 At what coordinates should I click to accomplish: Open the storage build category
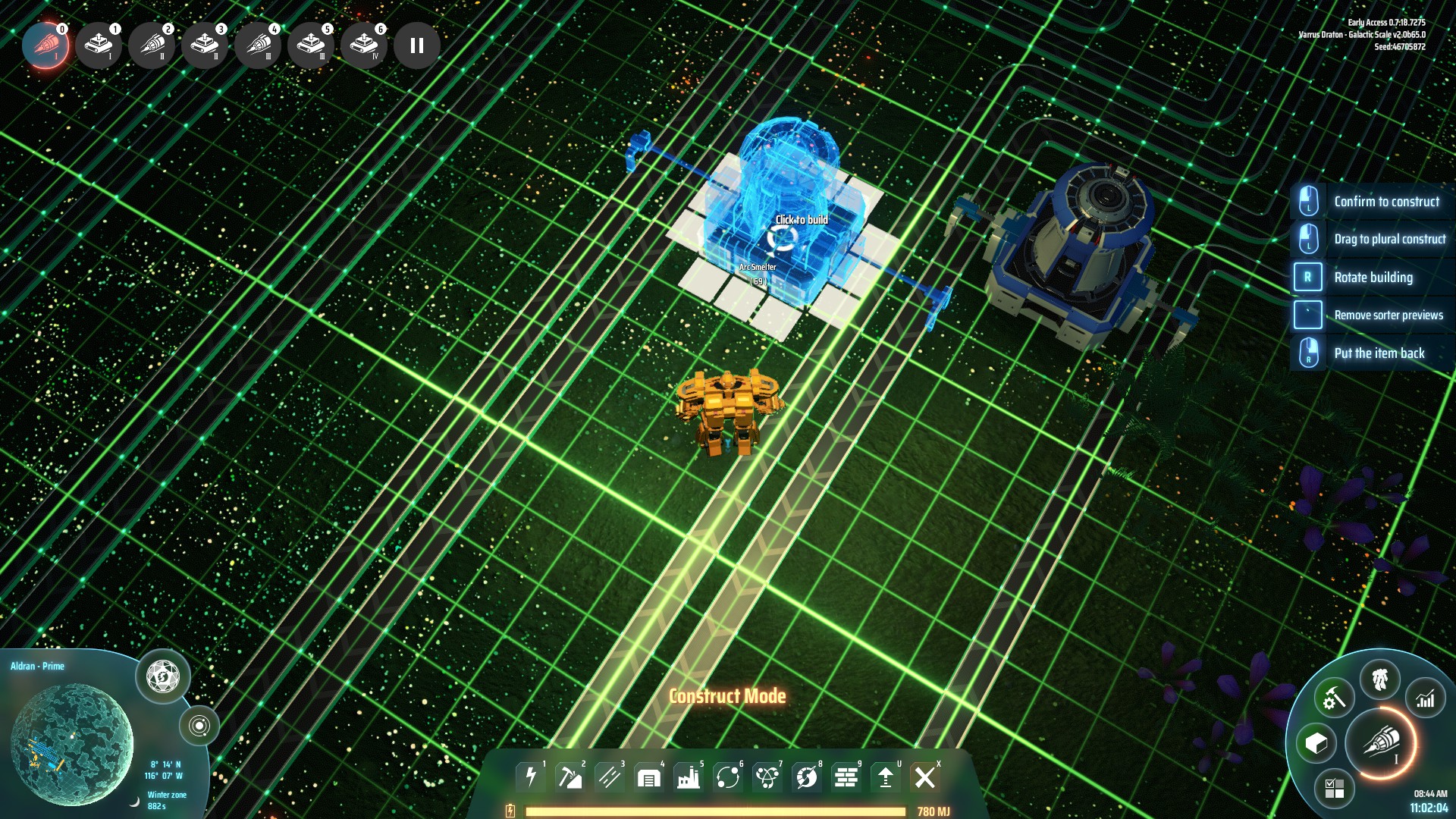[649, 777]
